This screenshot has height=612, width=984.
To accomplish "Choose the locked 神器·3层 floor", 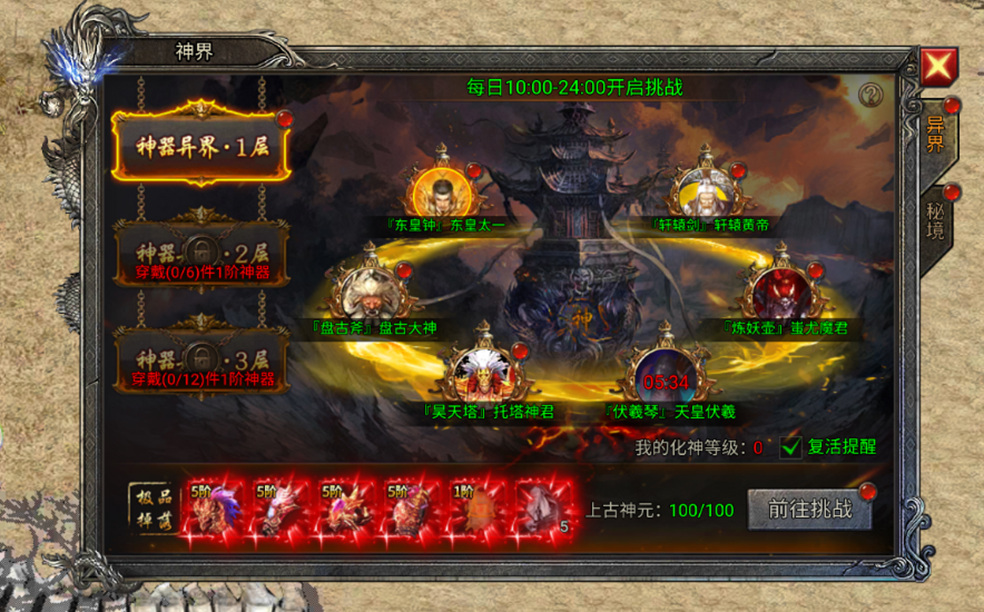I will [x=201, y=359].
